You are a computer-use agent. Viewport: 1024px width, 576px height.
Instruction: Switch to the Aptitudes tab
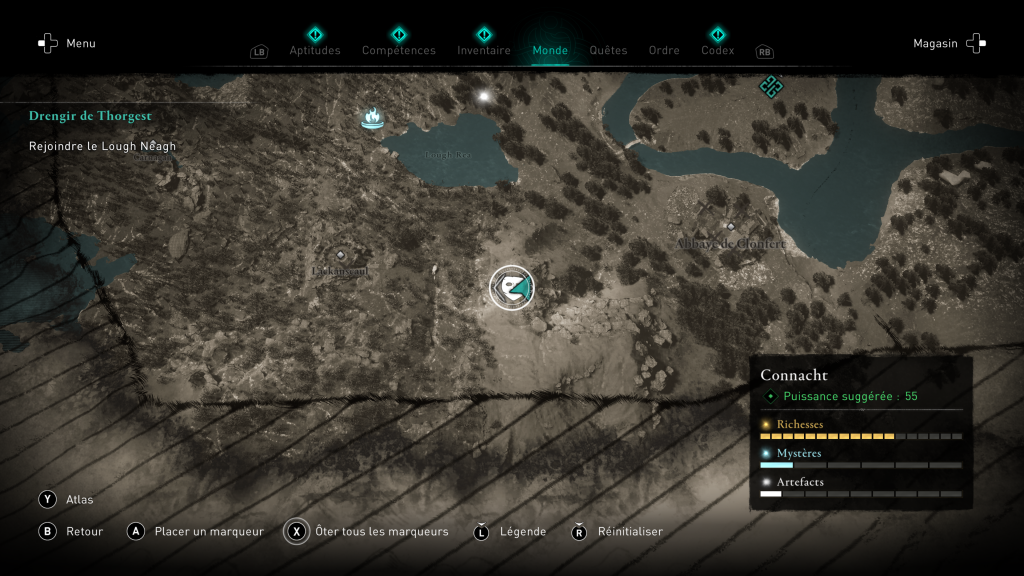(315, 50)
